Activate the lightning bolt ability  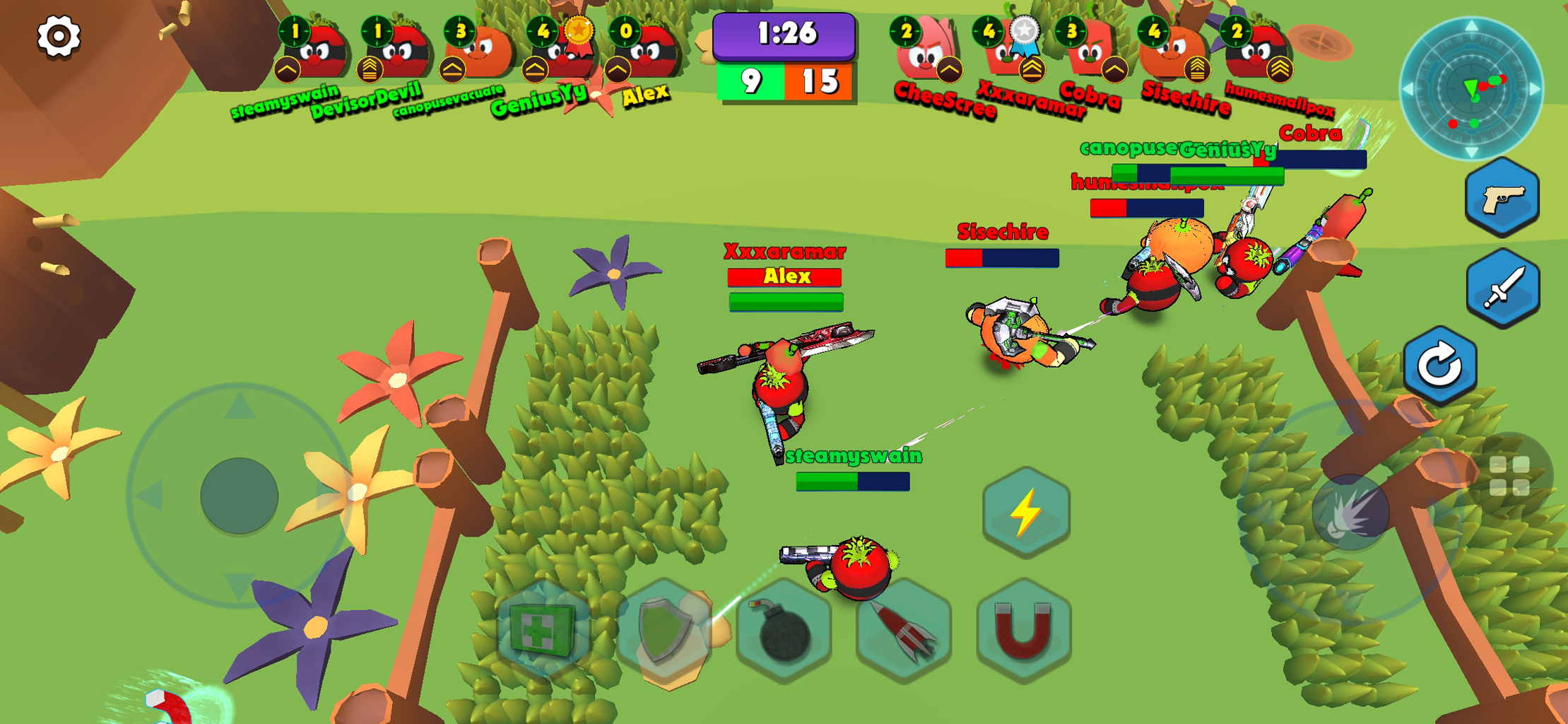tap(1026, 512)
